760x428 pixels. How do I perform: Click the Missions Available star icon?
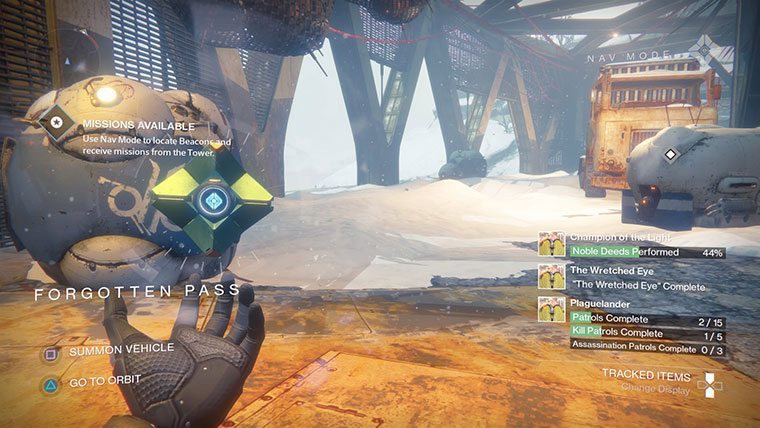pyautogui.click(x=58, y=125)
